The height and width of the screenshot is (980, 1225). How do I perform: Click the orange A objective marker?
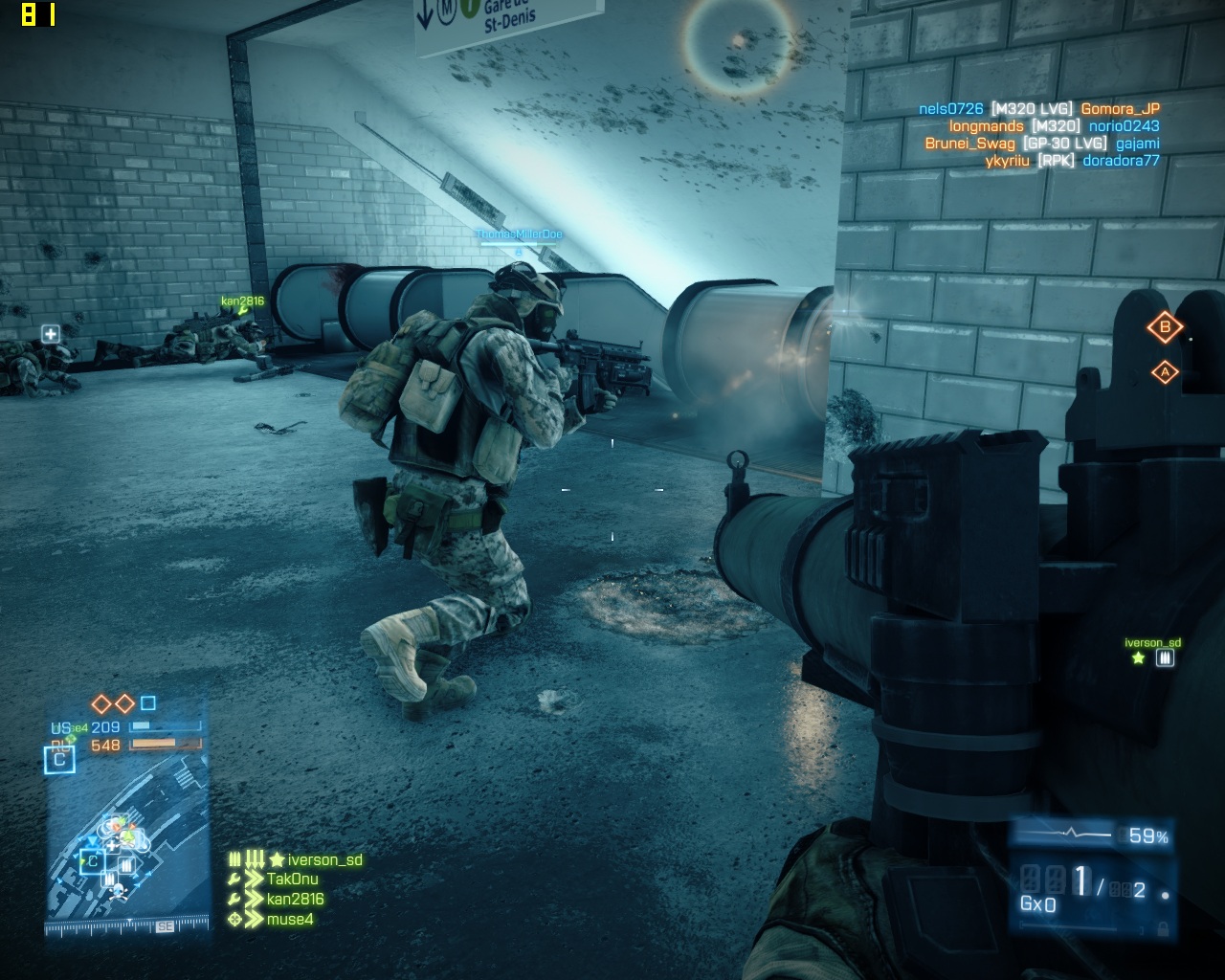point(1165,372)
